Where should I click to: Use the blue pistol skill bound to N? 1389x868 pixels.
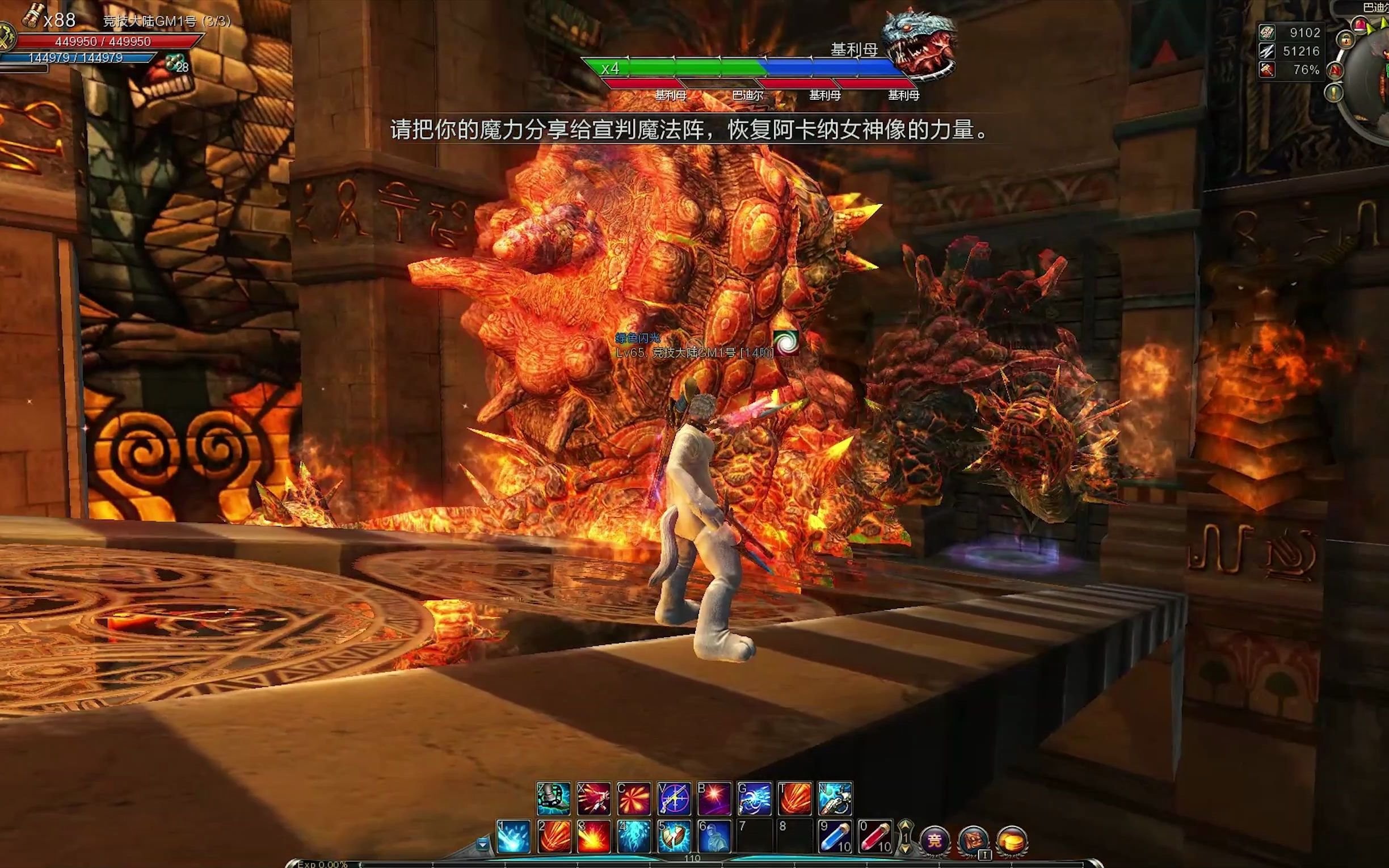click(835, 798)
